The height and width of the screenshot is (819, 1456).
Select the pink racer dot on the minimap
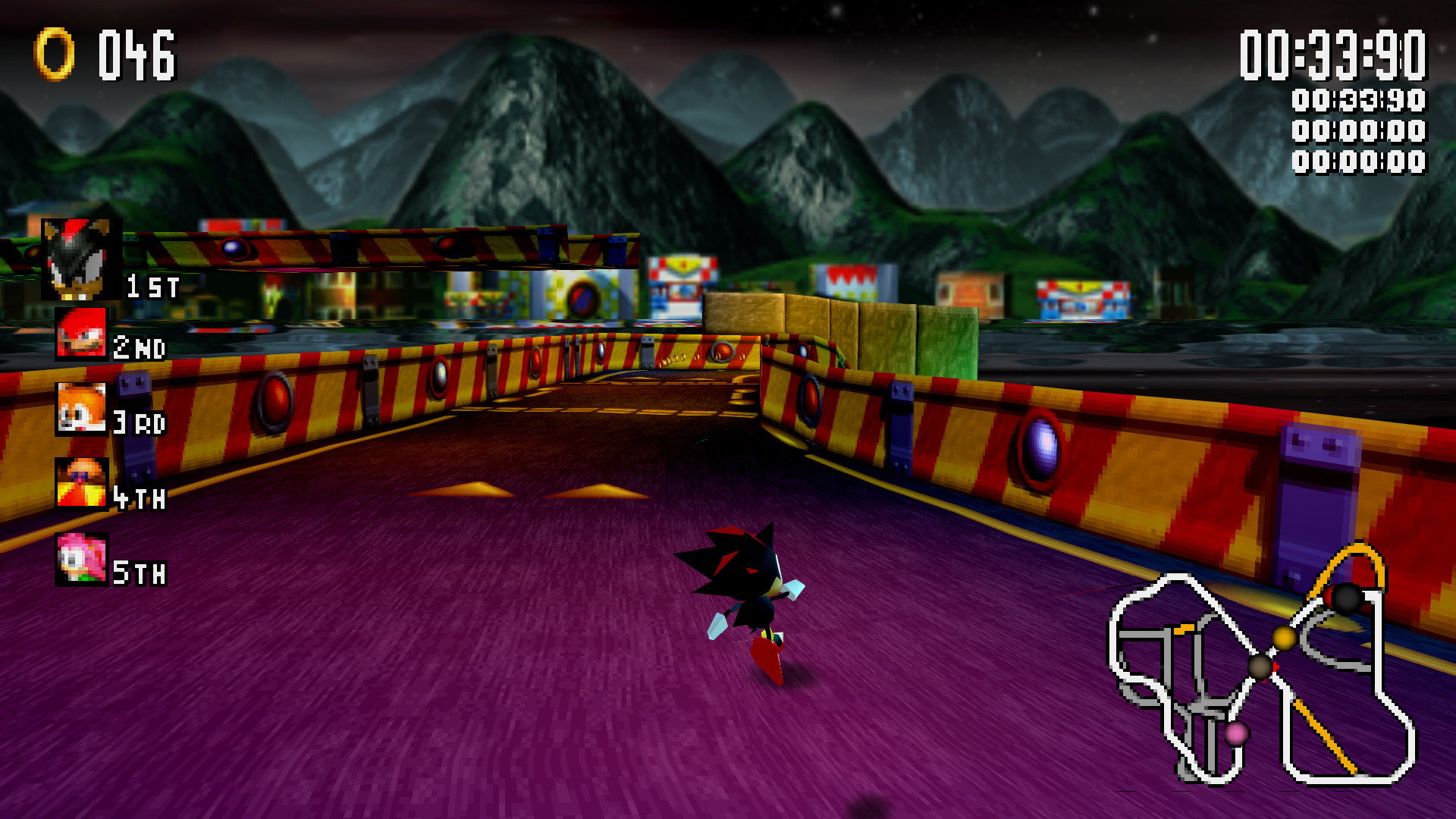[x=1236, y=734]
